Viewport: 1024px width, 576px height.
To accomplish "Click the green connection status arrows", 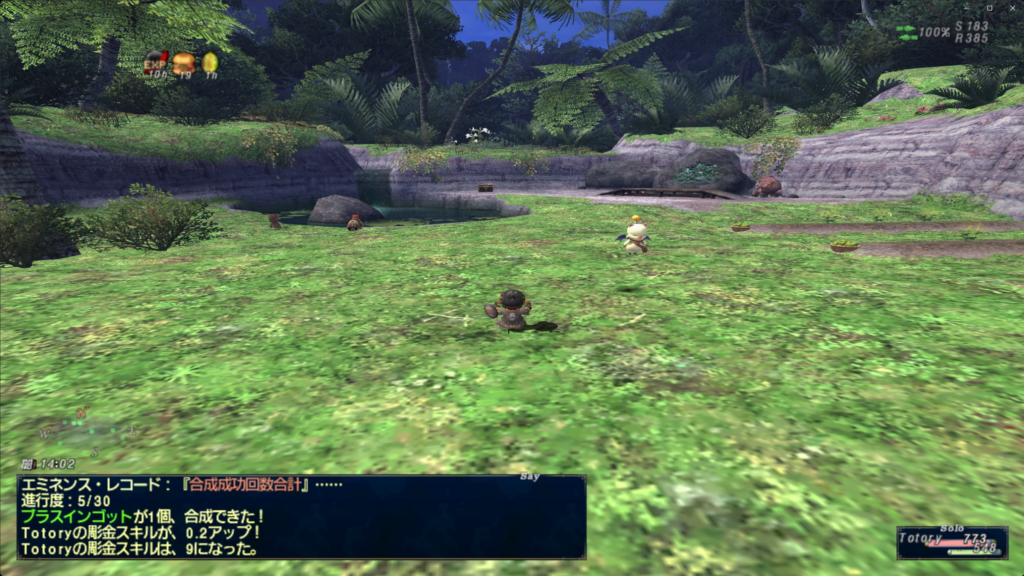I will coord(906,32).
